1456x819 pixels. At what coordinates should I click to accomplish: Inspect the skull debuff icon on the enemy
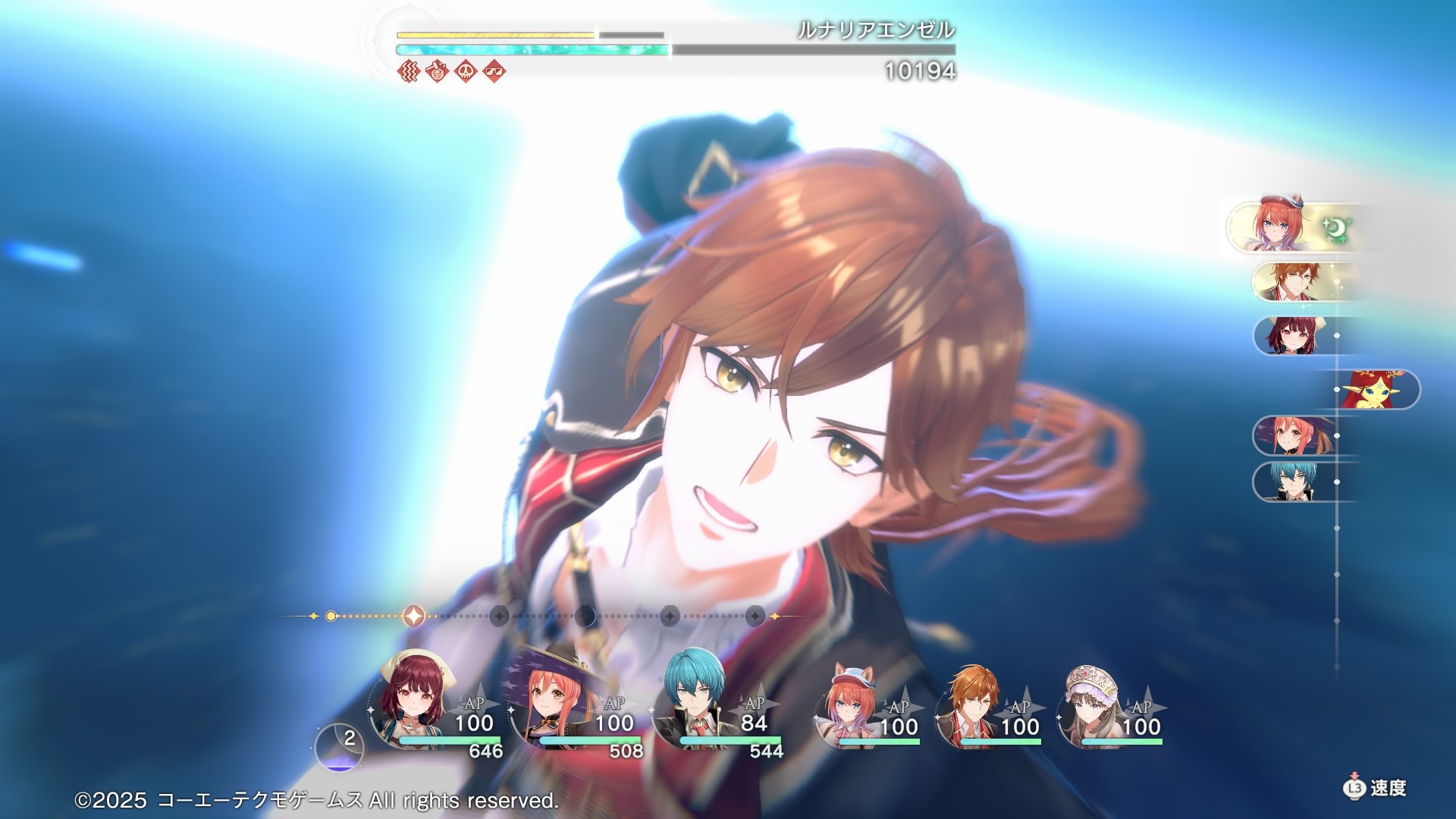pyautogui.click(x=466, y=71)
